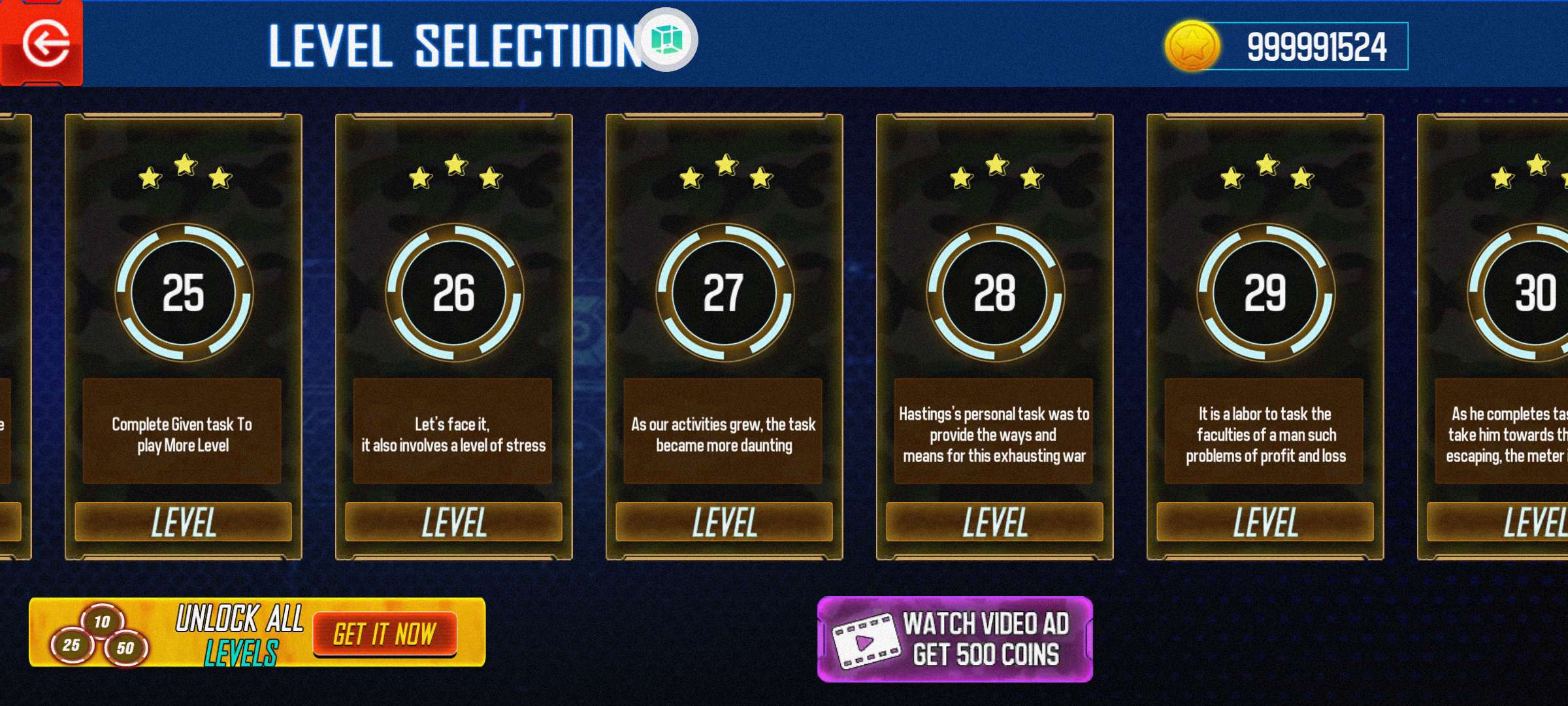The width and height of the screenshot is (1568, 706).
Task: Watch video ad for 500 coins
Action: point(955,639)
